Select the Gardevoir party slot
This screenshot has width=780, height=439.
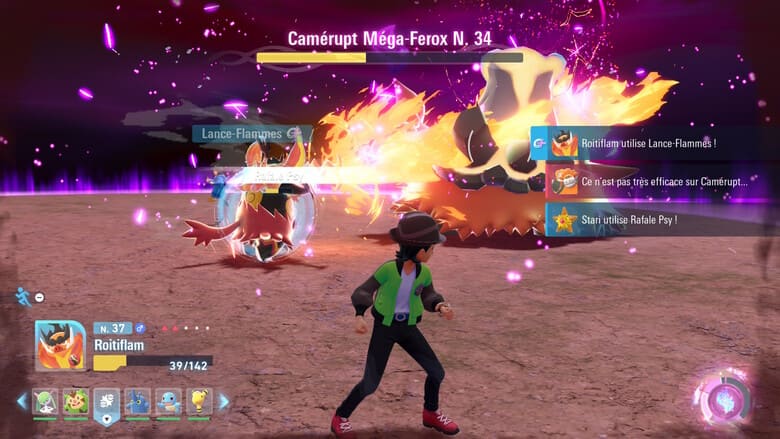coord(45,401)
